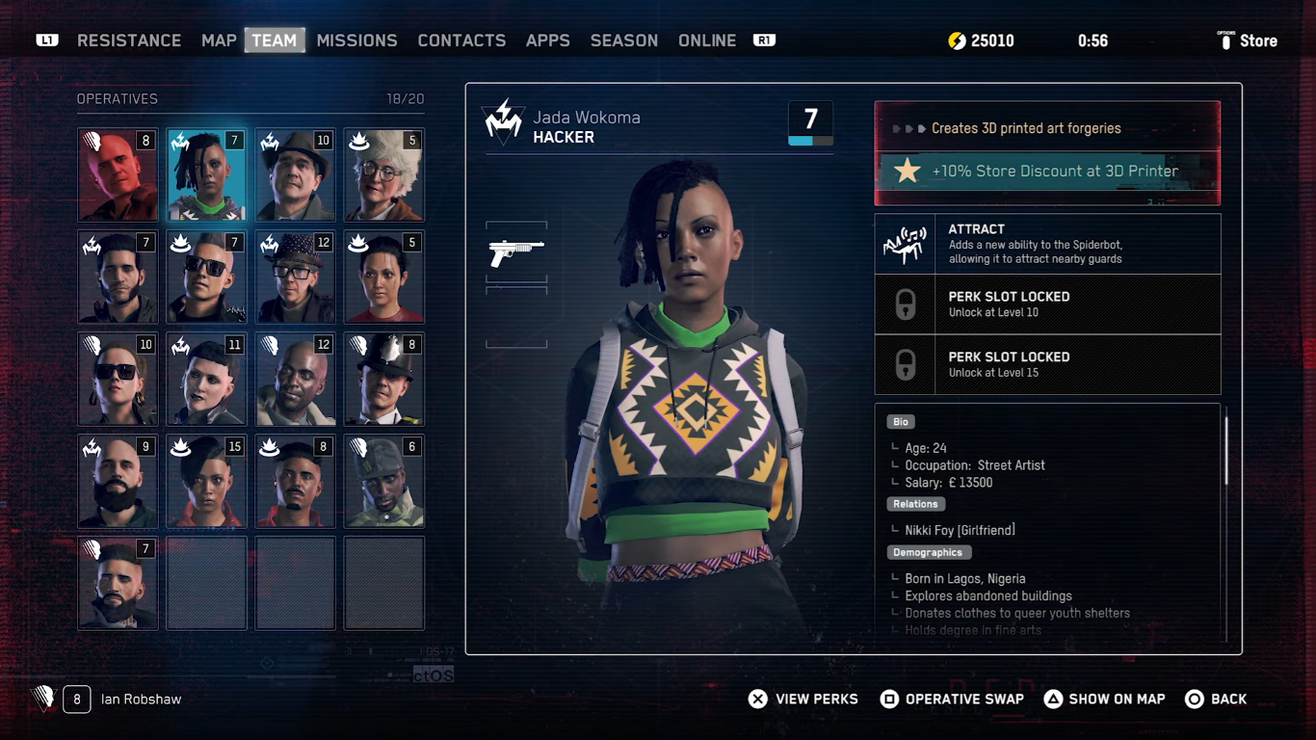Select the level 11 operative portrait
The image size is (1316, 740).
(x=206, y=379)
